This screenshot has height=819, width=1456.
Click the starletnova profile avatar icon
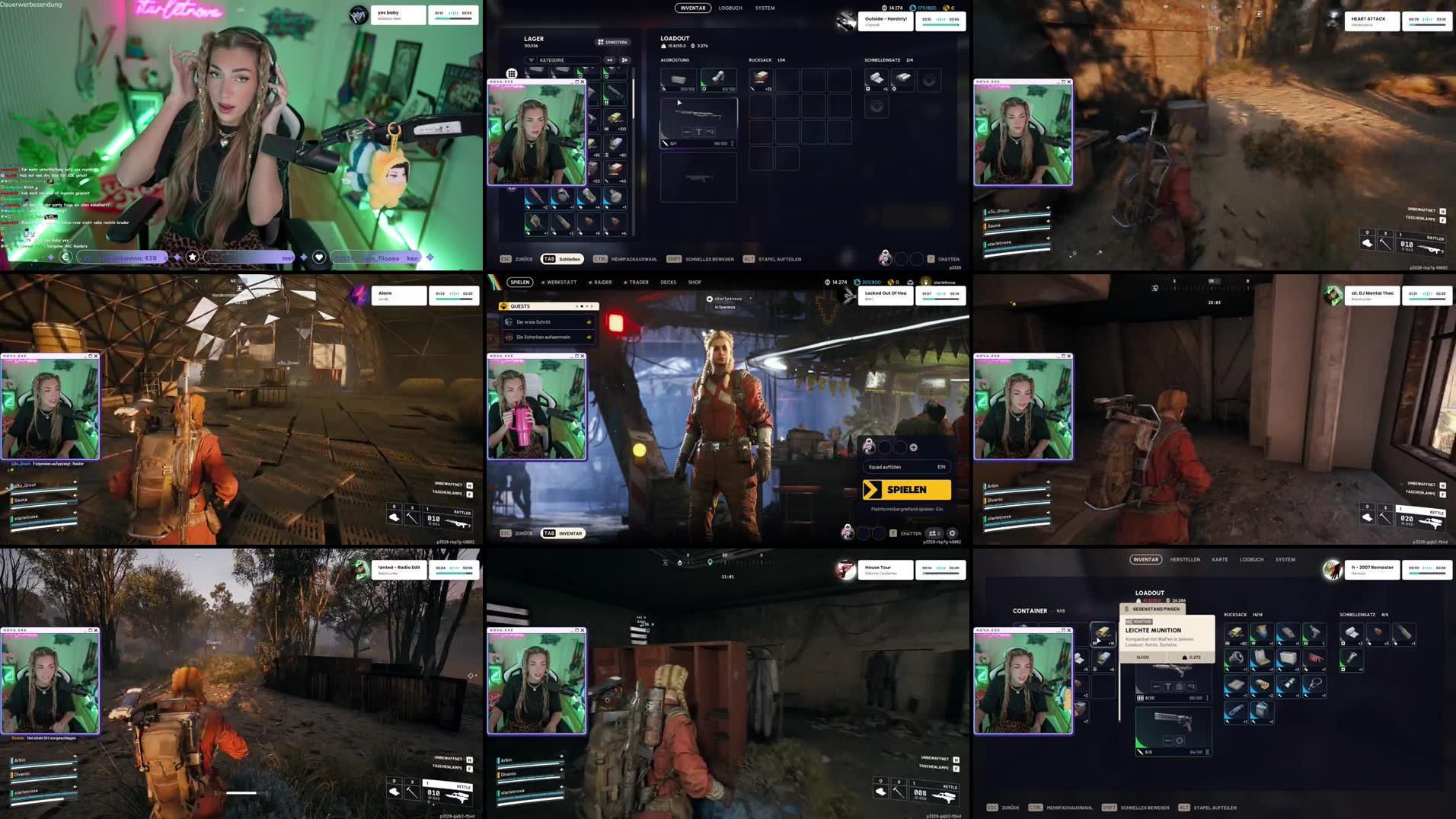point(926,283)
